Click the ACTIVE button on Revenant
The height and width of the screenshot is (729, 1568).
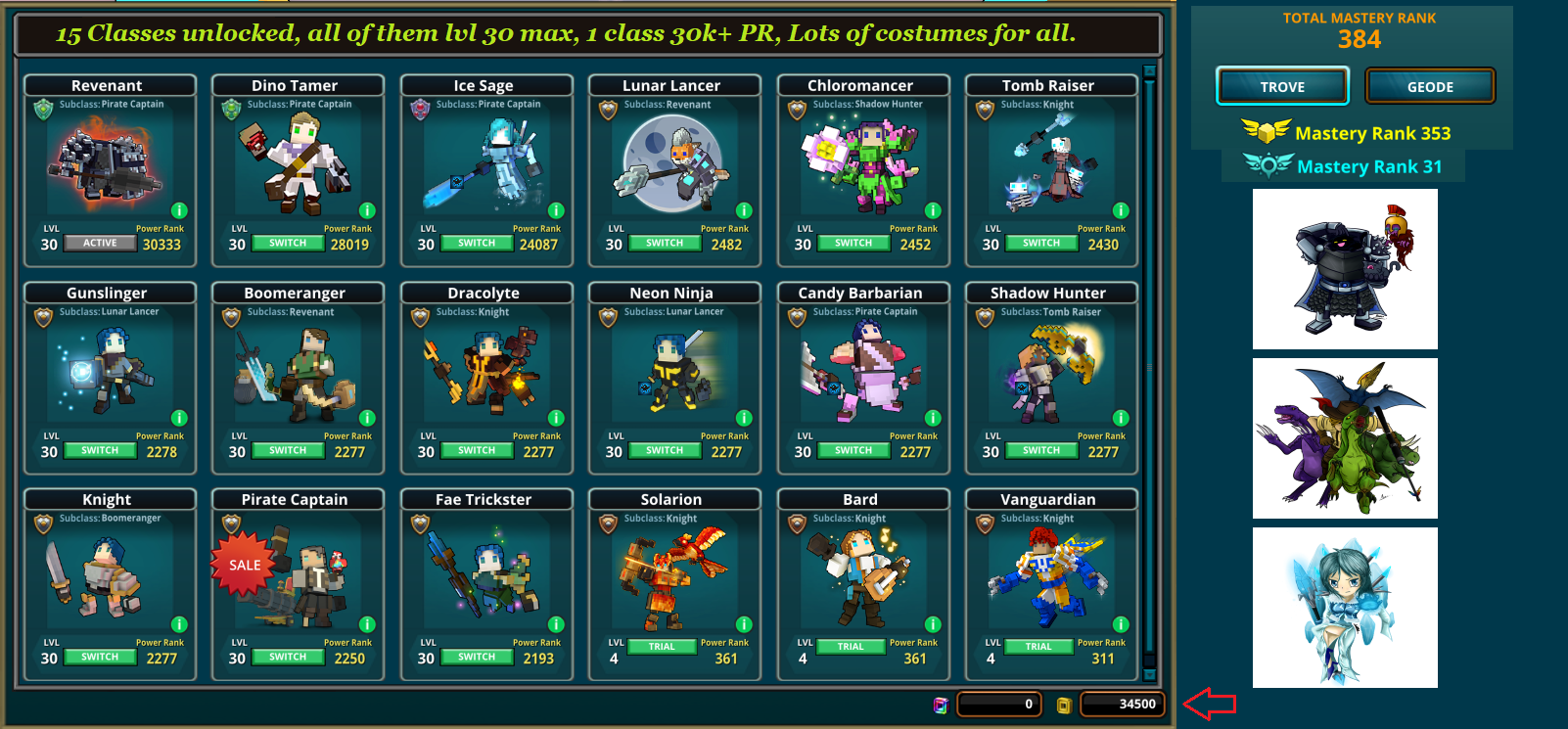(x=99, y=242)
